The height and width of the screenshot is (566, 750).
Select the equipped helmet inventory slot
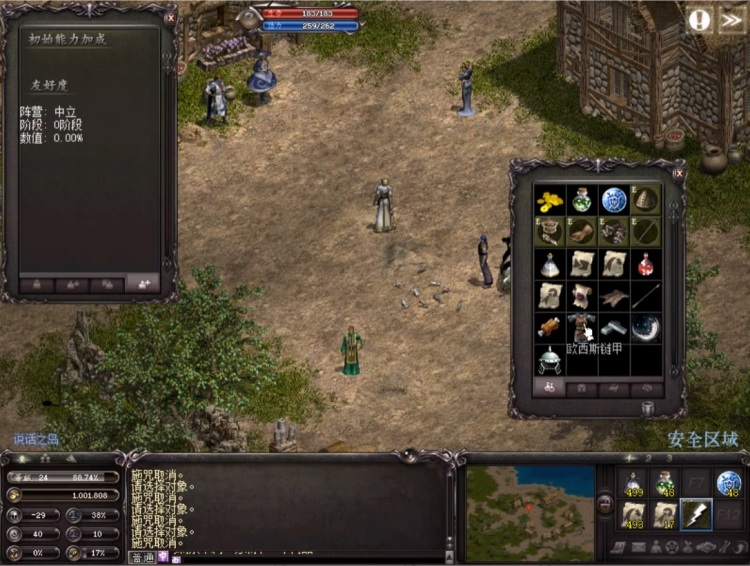click(646, 200)
